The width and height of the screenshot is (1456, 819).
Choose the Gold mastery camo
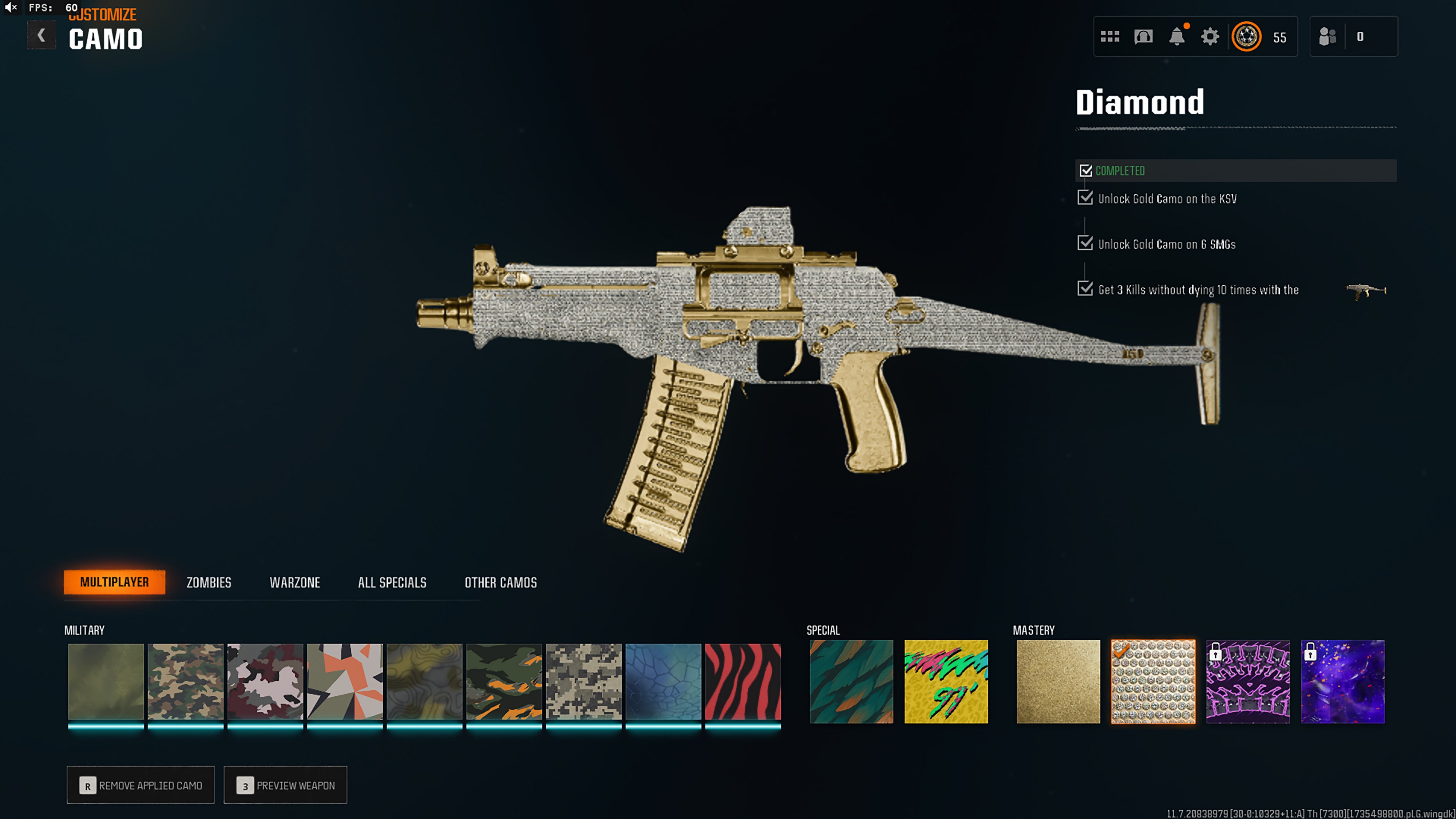click(1058, 681)
